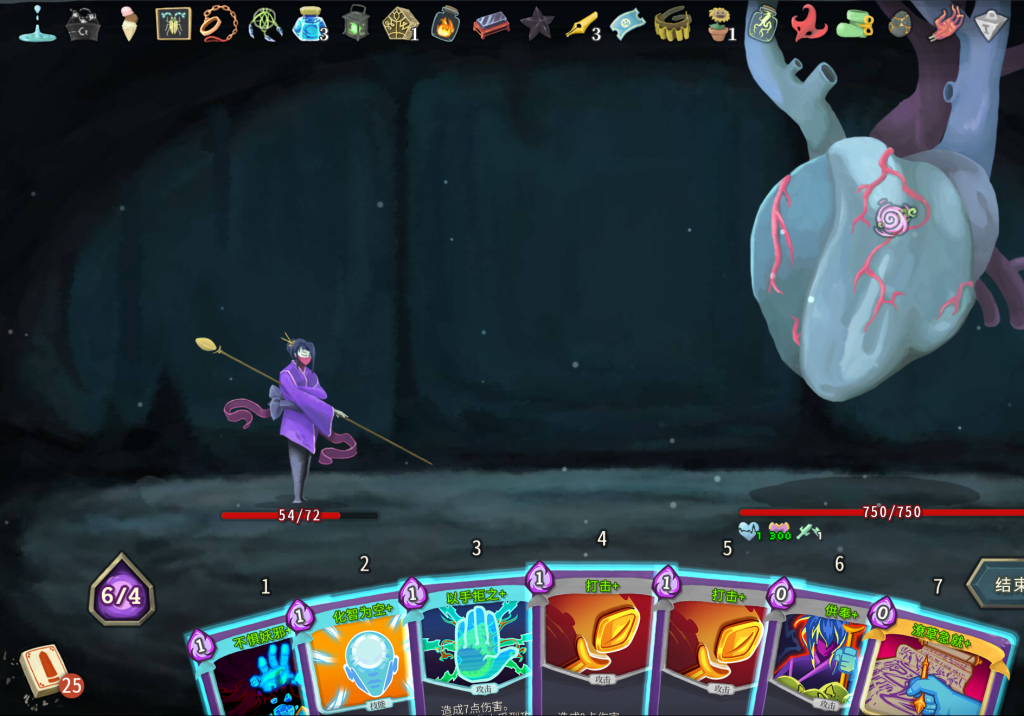View the Ice Cream cone relic
Image resolution: width=1024 pixels, height=716 pixels.
[x=130, y=23]
